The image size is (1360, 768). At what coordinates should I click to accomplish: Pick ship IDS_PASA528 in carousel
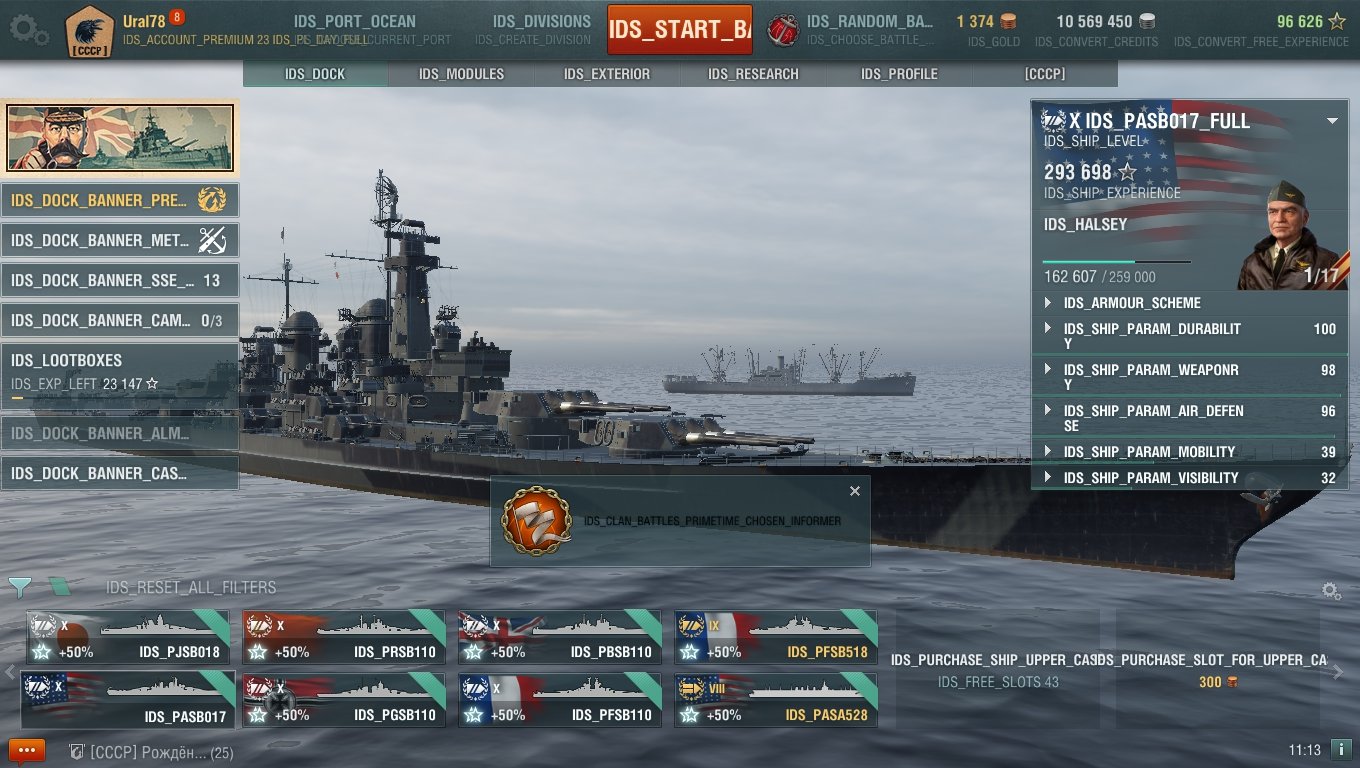pyautogui.click(x=776, y=700)
